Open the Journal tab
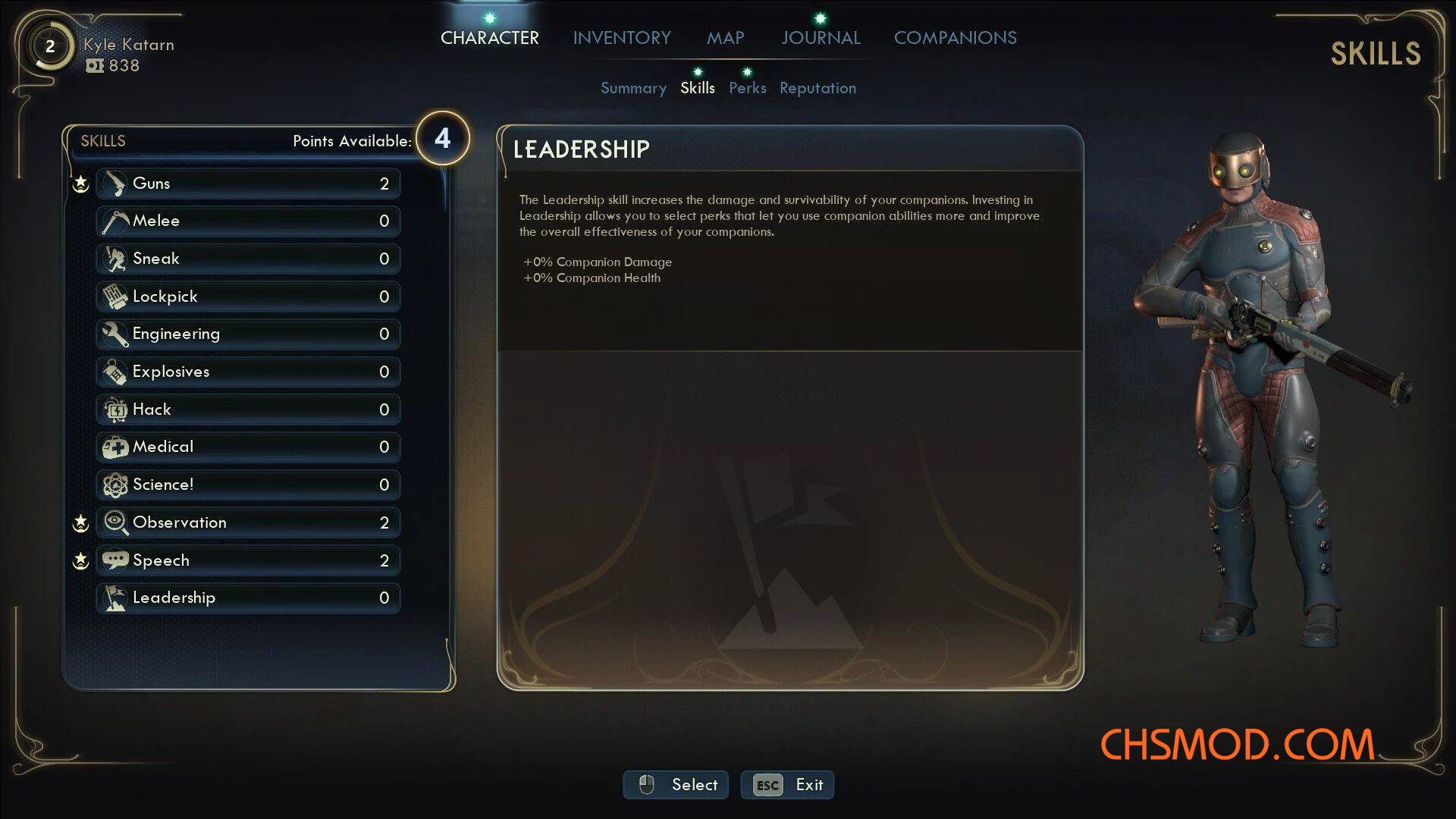Screen dimensions: 1456x819 coord(821,38)
